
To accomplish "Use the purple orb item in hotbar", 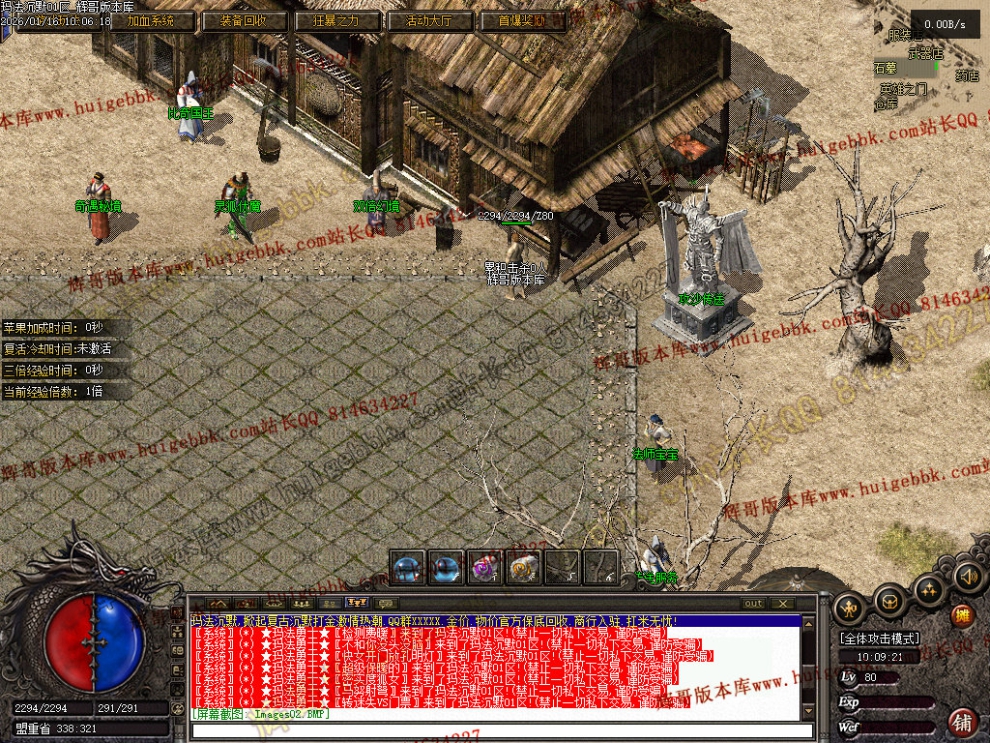I will click(485, 568).
